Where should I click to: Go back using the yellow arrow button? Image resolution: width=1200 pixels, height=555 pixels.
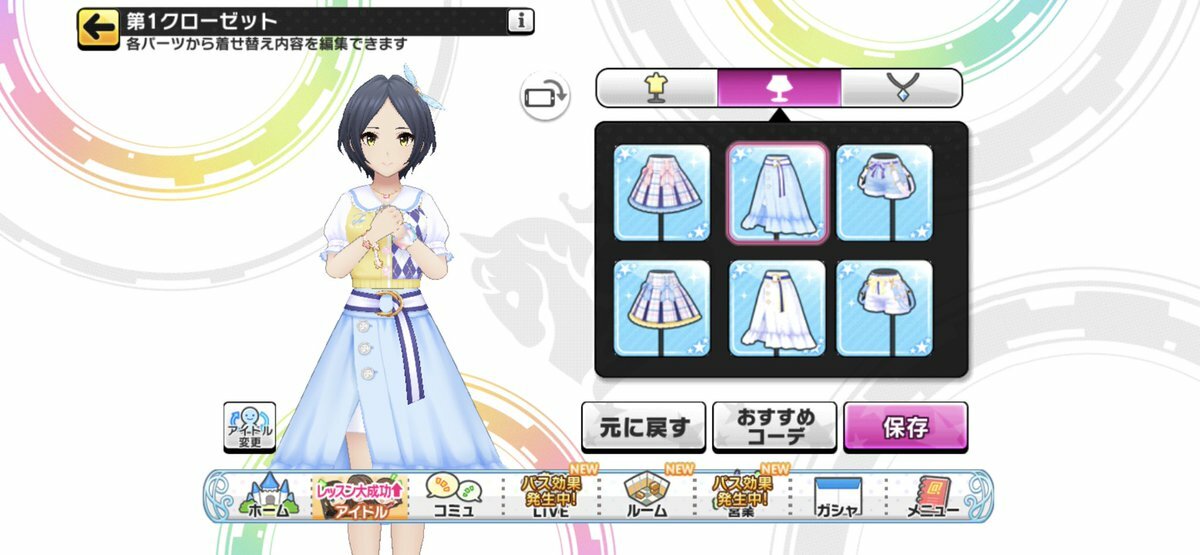[x=97, y=30]
